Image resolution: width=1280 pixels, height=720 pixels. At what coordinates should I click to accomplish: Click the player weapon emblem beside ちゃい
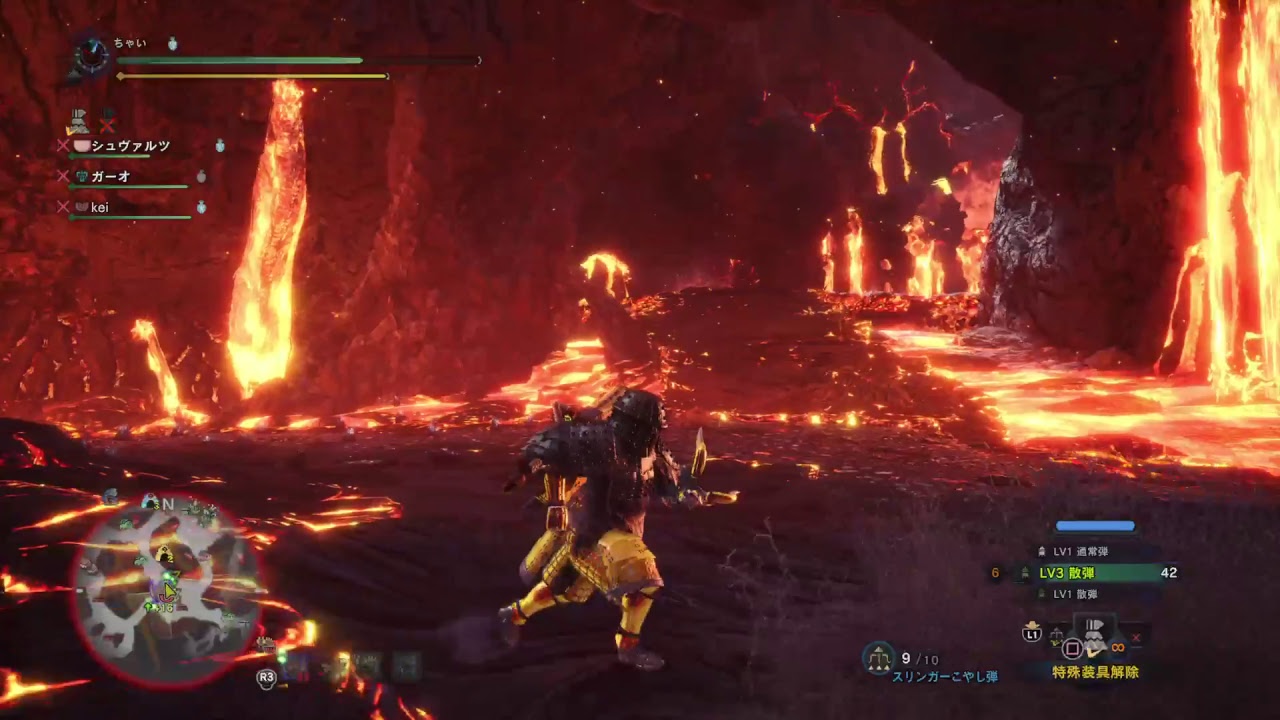92,56
